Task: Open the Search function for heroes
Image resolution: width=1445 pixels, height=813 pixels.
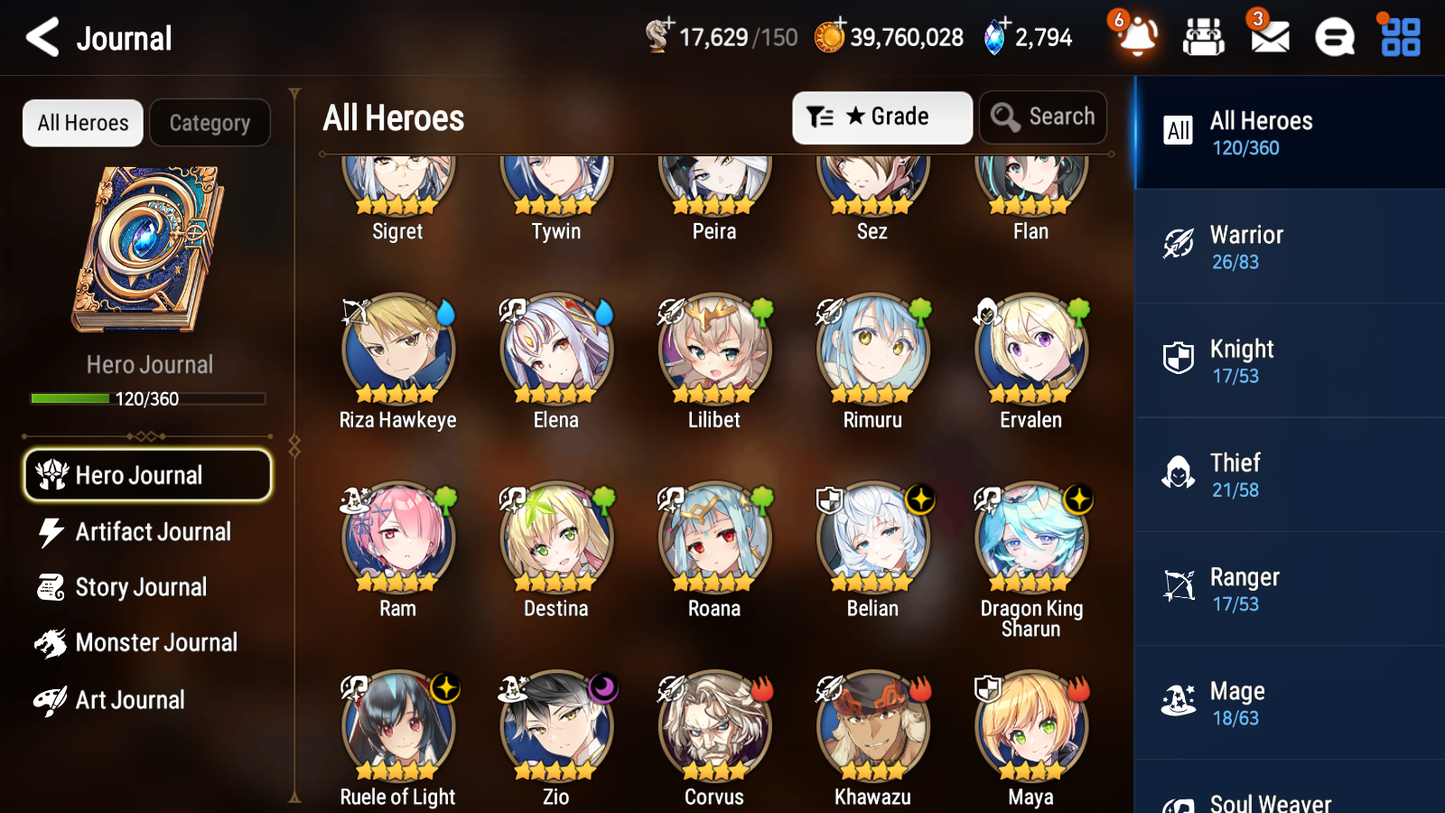Action: 1043,117
